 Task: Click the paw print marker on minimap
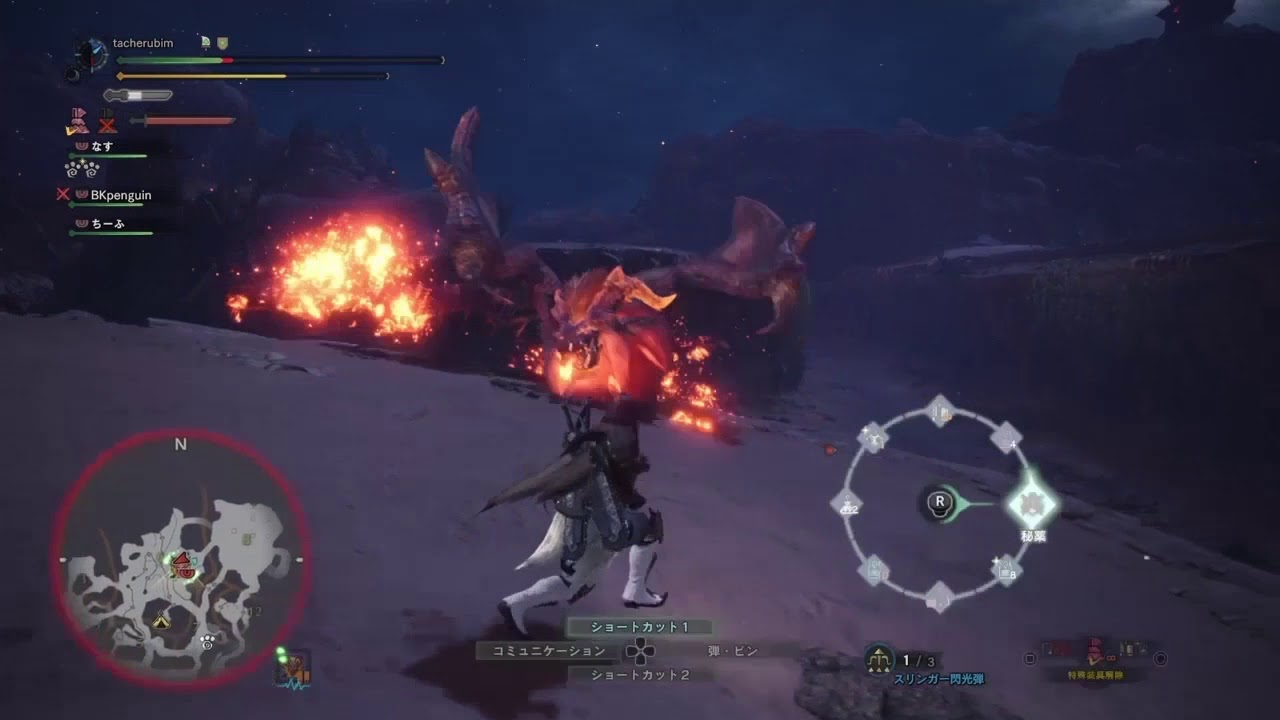click(207, 640)
